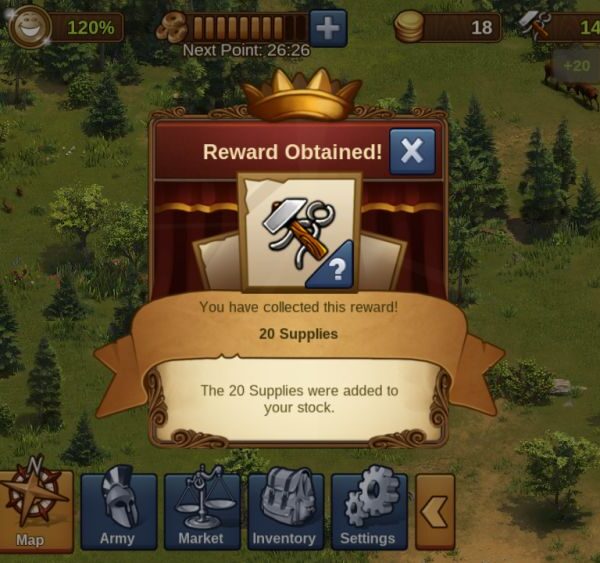Screen dimensions: 600x563
Task: Open the Inventory backpack
Action: 285,510
